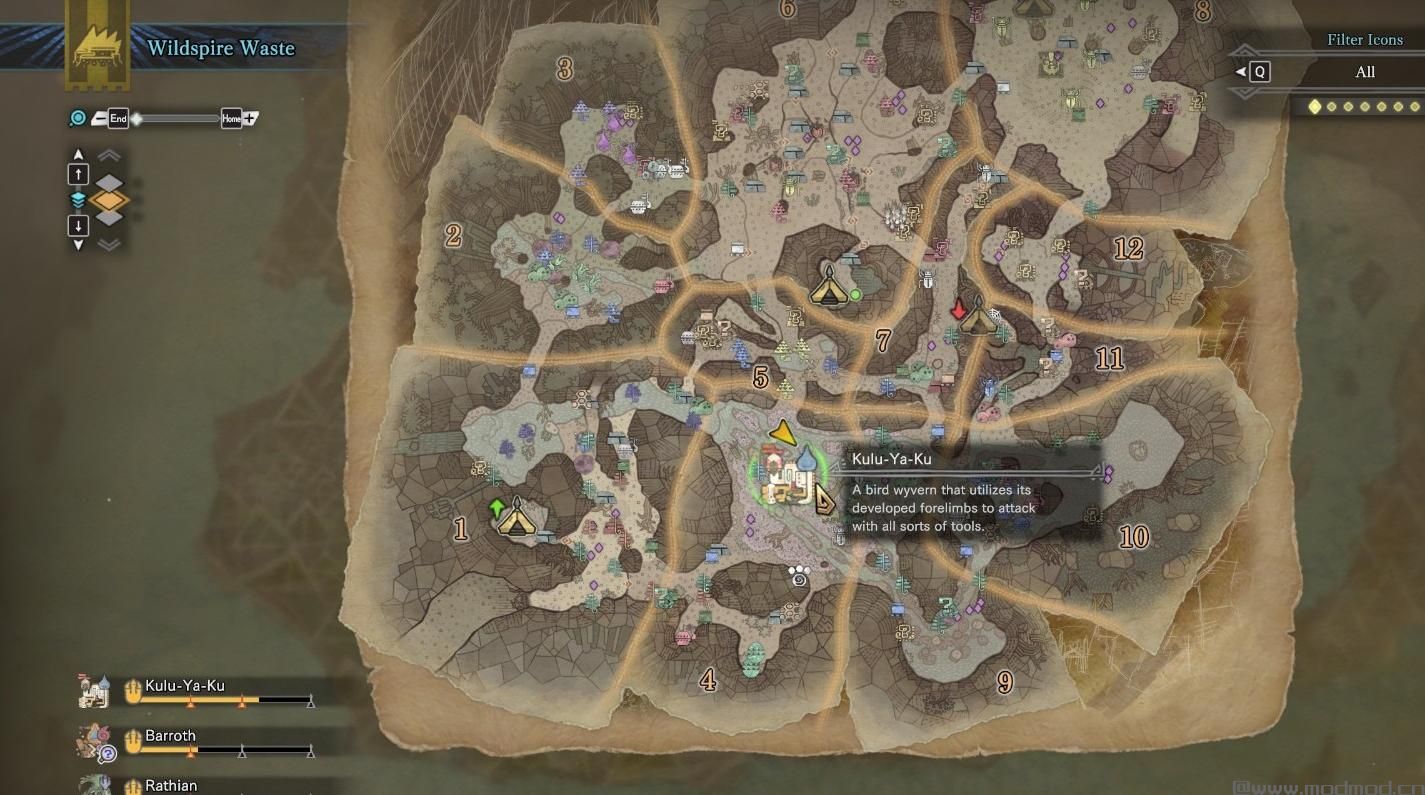Select the first filter page dot
Screen dimensions: 1425x795
[1315, 106]
